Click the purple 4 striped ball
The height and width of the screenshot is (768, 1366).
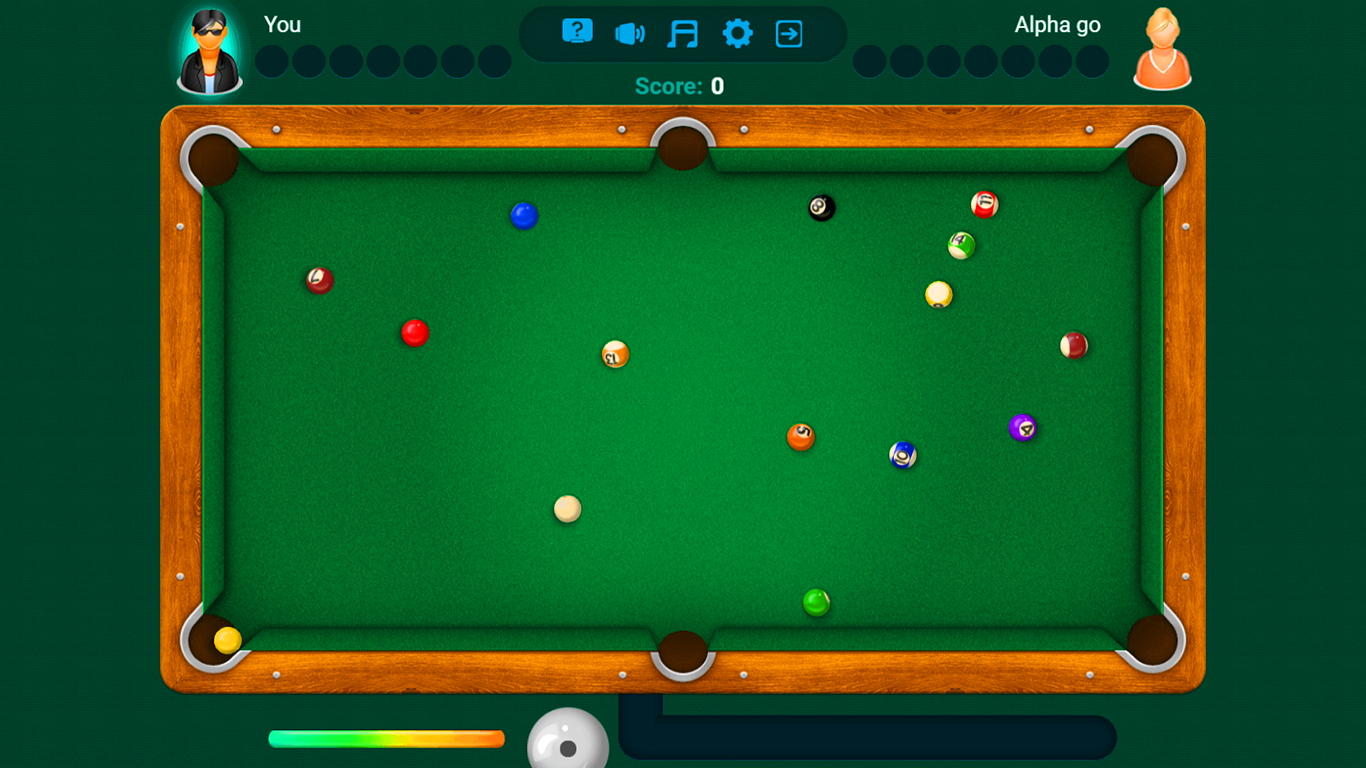[1024, 427]
